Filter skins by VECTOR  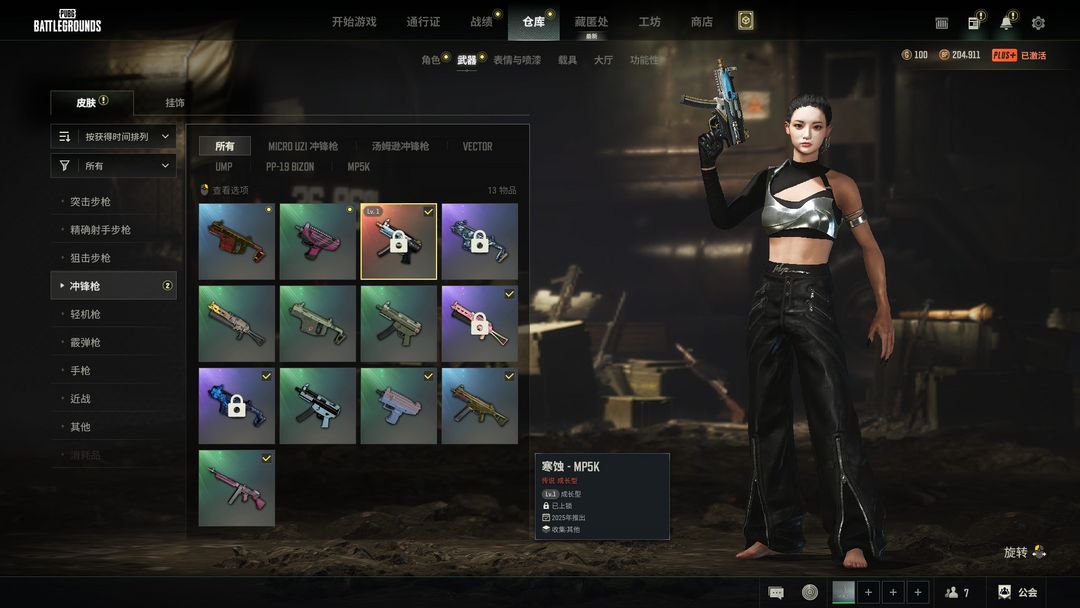(477, 146)
